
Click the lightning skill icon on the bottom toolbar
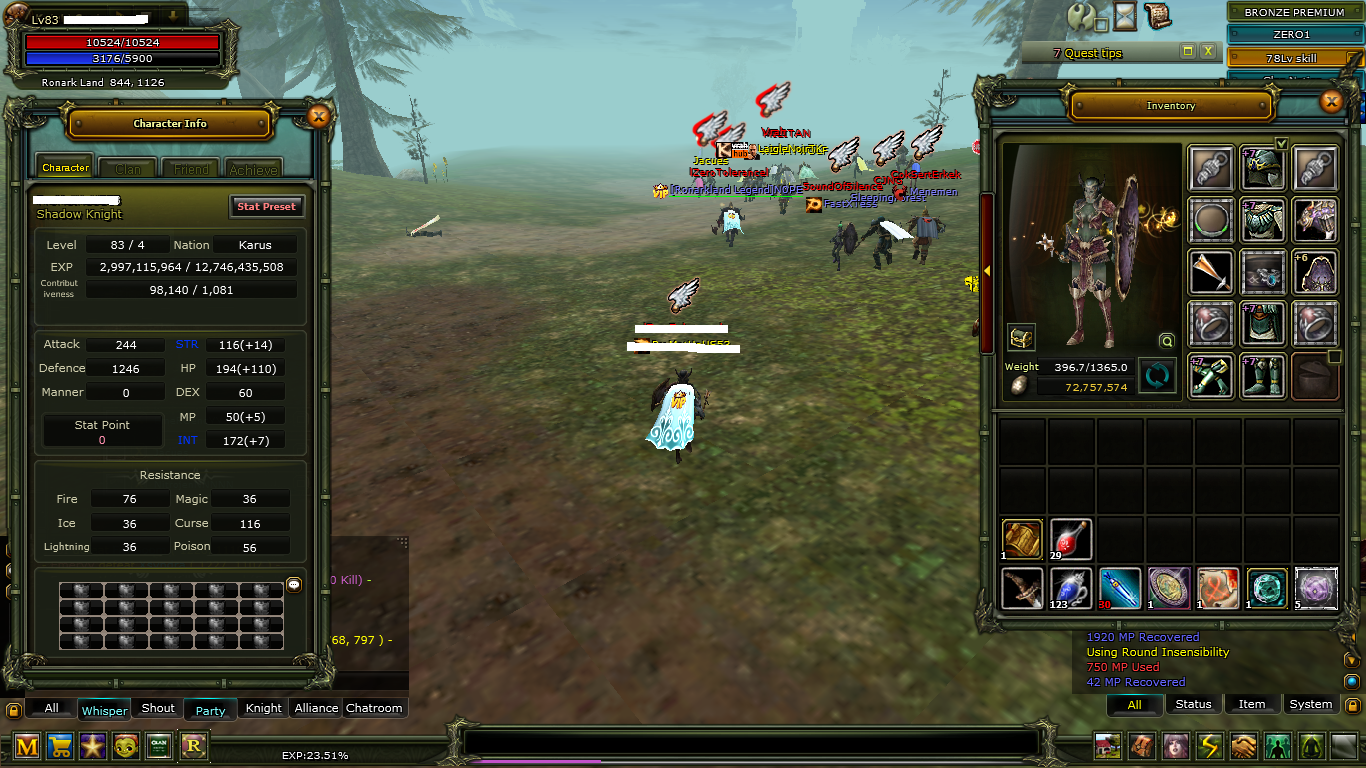point(1208,747)
